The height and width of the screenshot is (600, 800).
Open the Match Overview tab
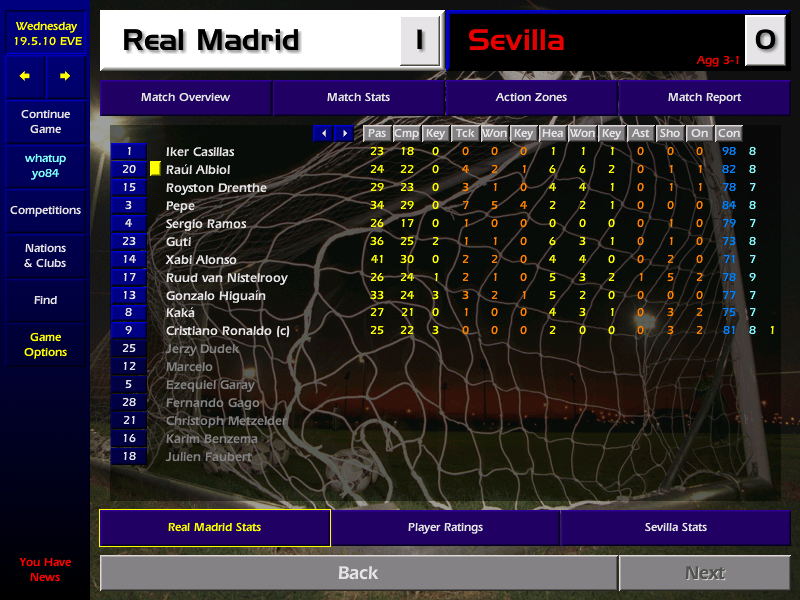coord(185,97)
